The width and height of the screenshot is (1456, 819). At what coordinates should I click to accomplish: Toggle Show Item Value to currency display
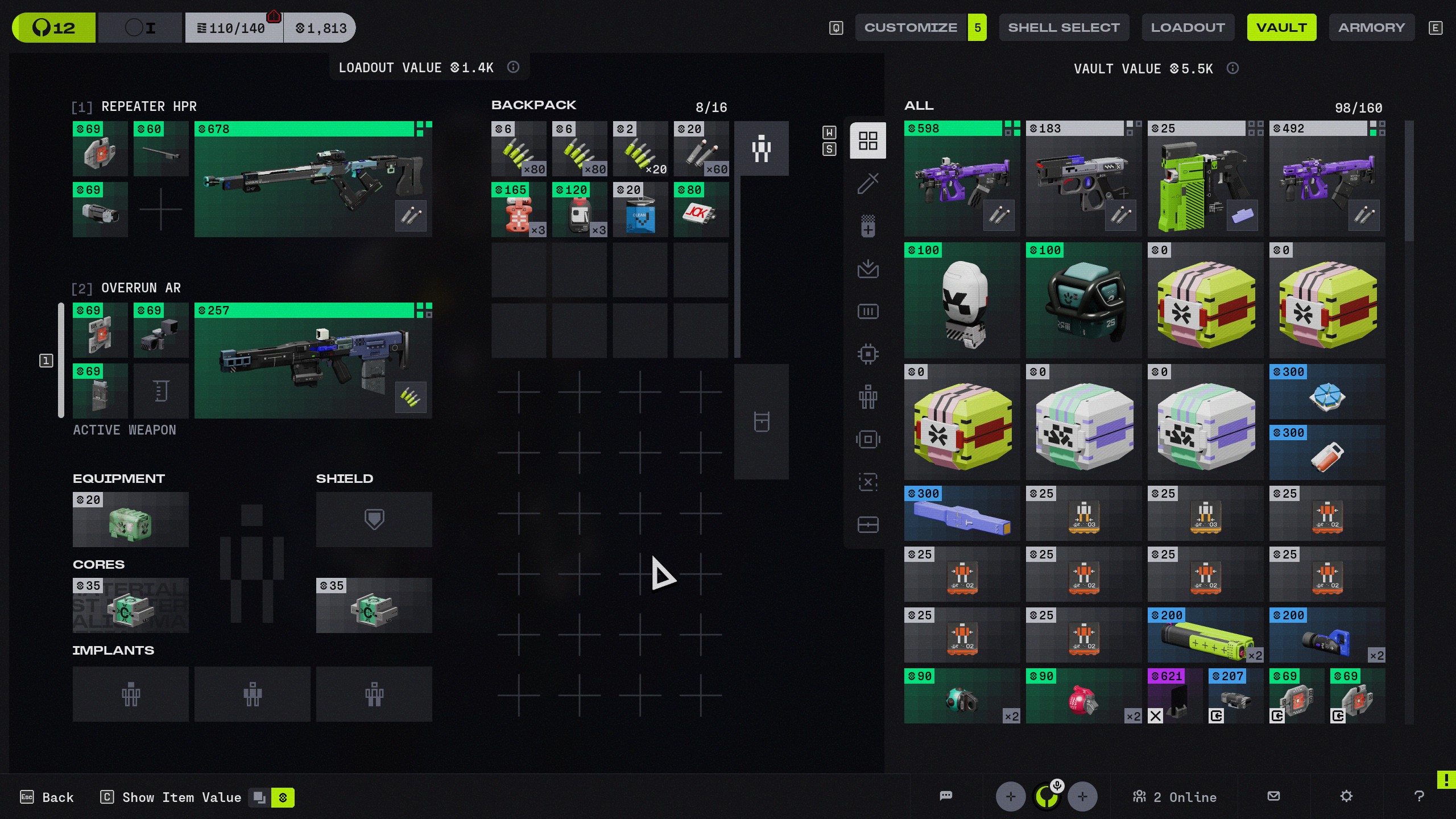pos(283,797)
